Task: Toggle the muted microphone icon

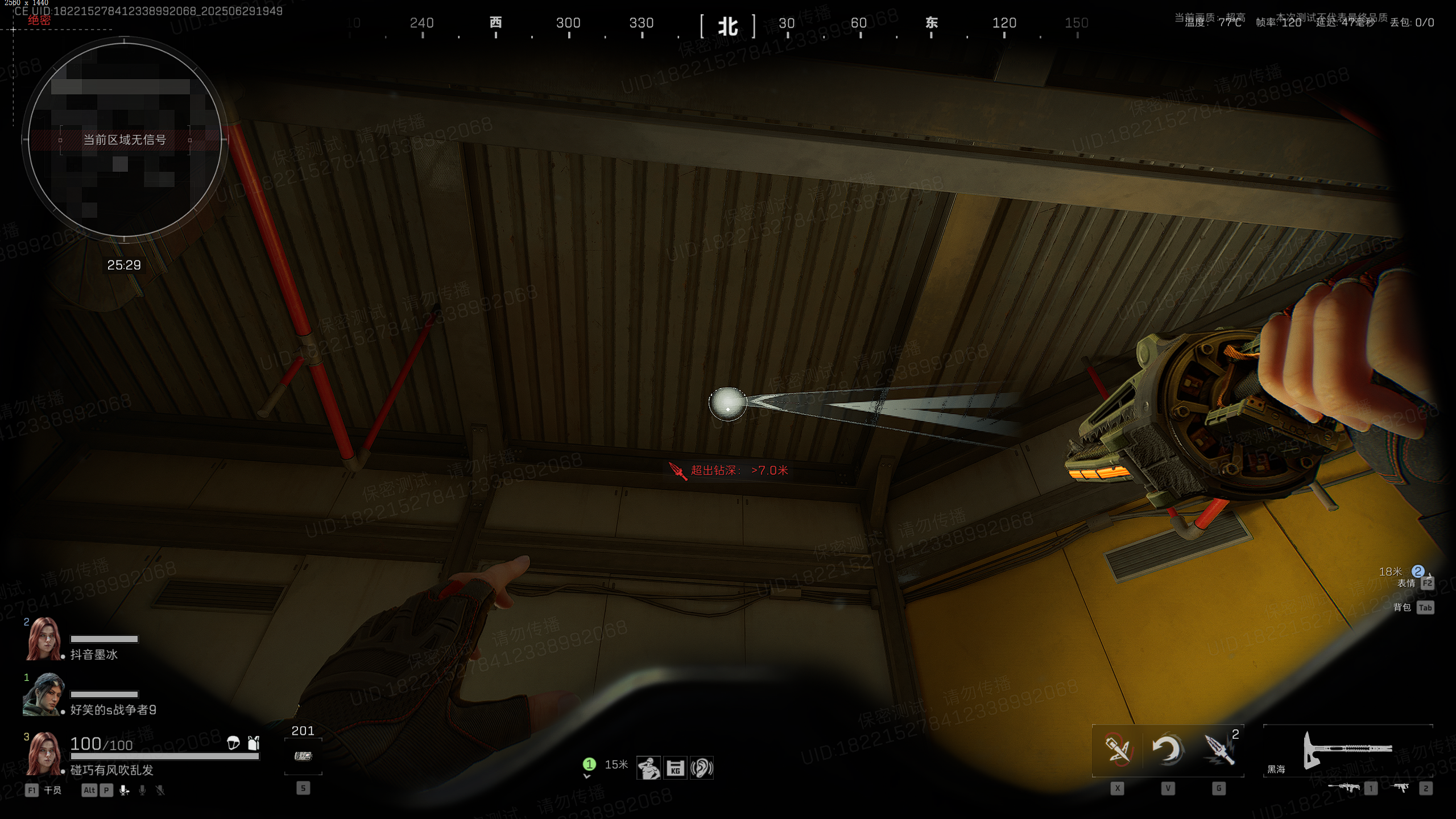Action: tap(160, 790)
